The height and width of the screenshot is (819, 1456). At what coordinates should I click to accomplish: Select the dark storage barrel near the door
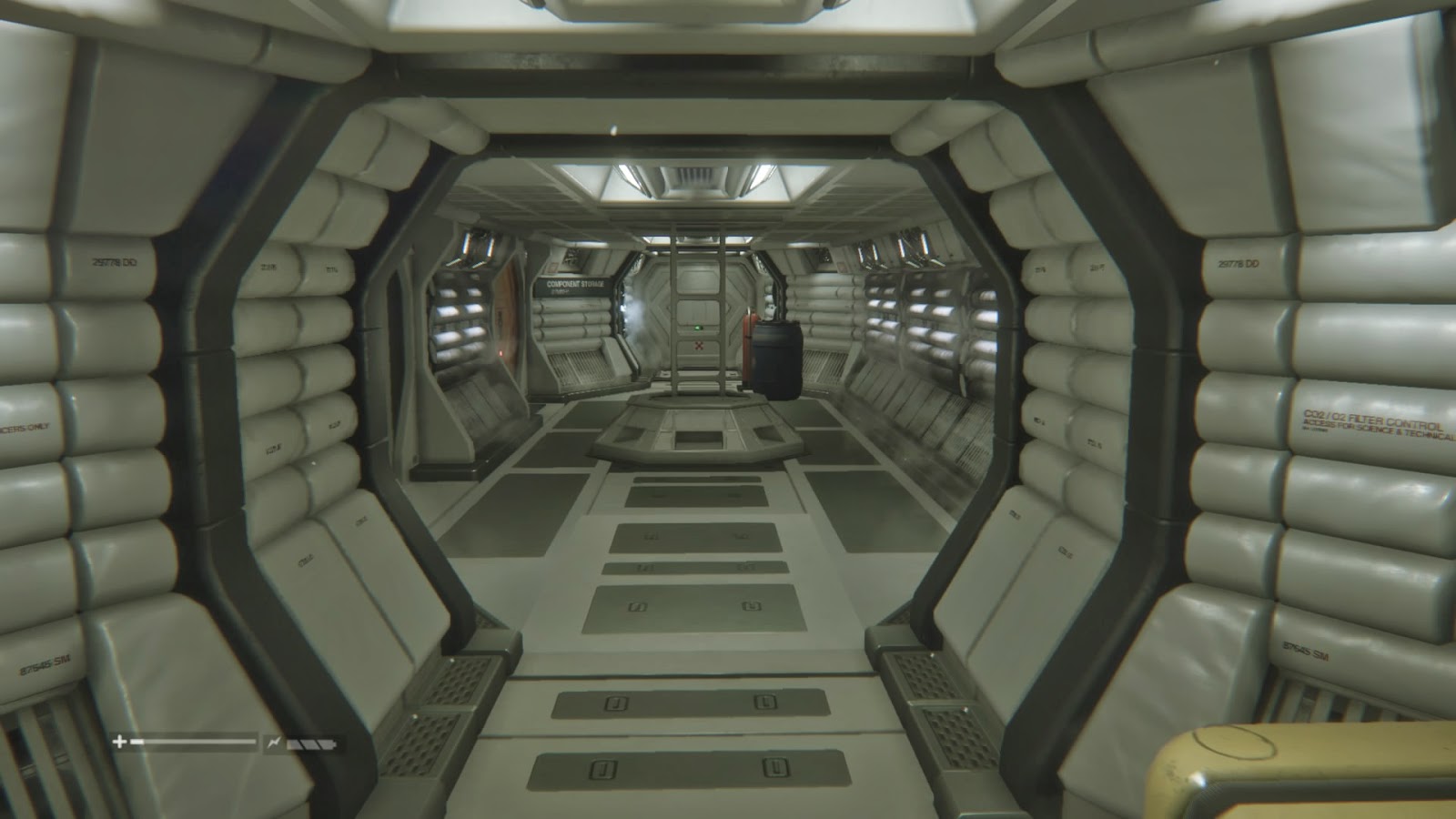tap(775, 359)
